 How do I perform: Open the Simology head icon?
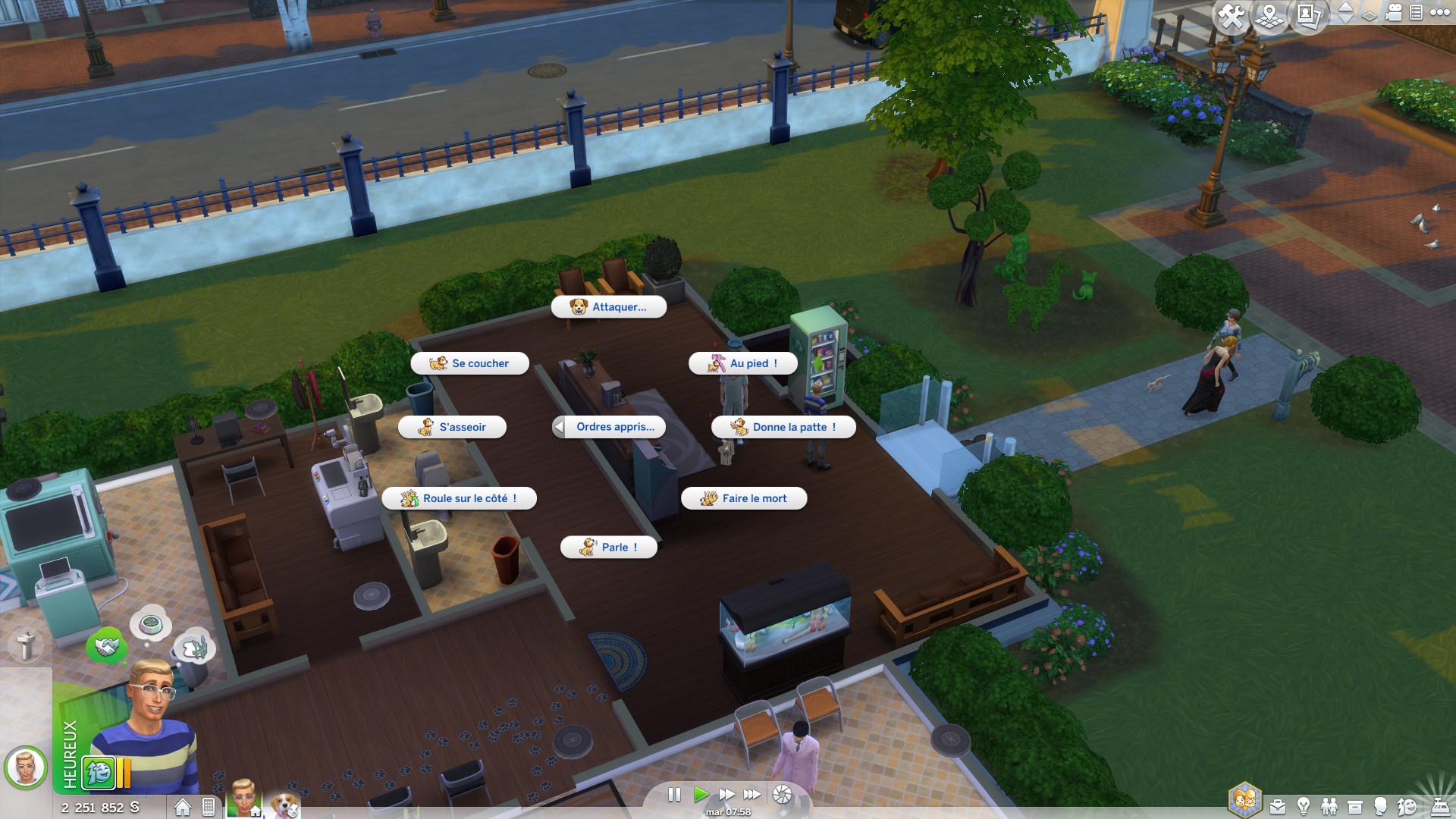pos(1380,807)
